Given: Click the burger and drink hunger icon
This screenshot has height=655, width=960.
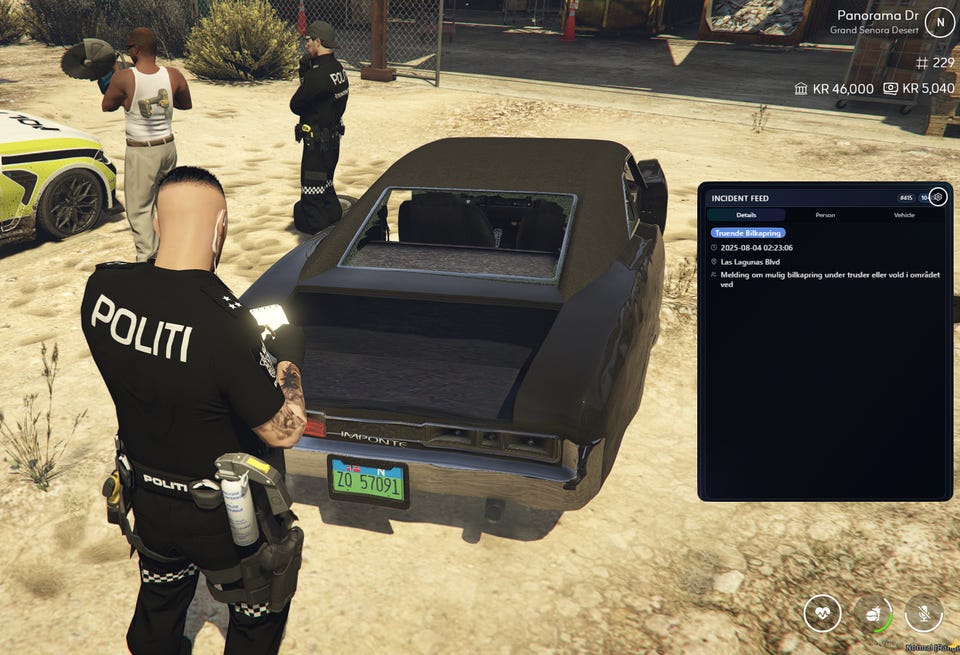Looking at the screenshot, I should (873, 613).
